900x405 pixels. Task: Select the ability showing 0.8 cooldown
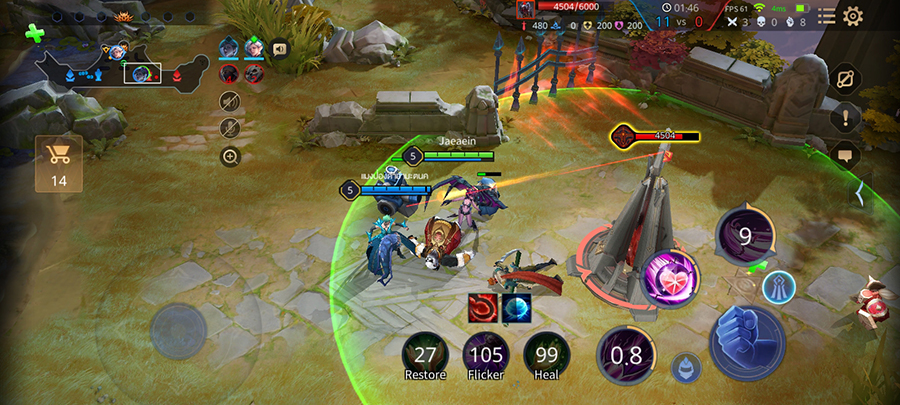pos(626,356)
